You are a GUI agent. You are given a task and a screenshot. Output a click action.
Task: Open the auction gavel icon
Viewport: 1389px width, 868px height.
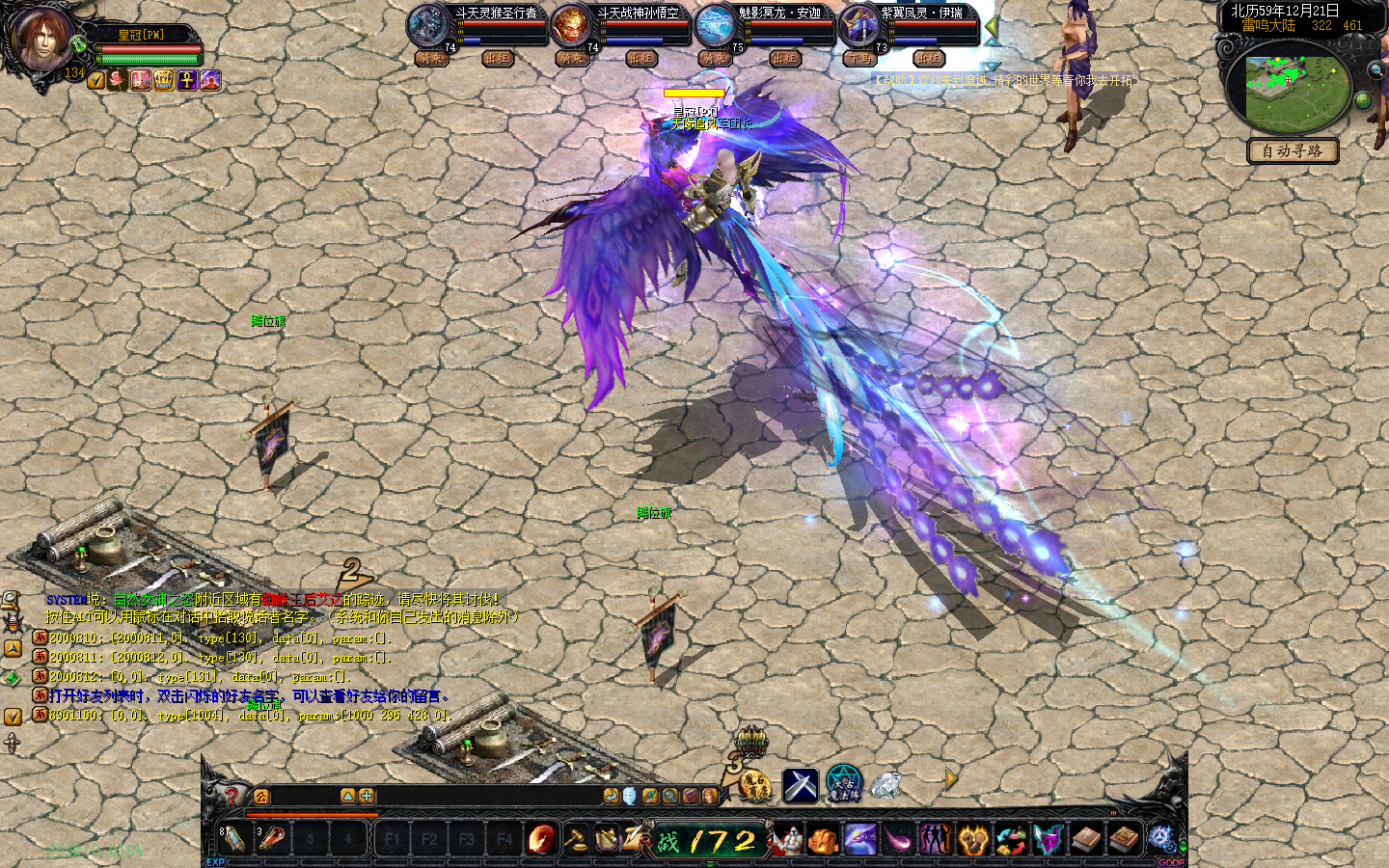[575, 839]
